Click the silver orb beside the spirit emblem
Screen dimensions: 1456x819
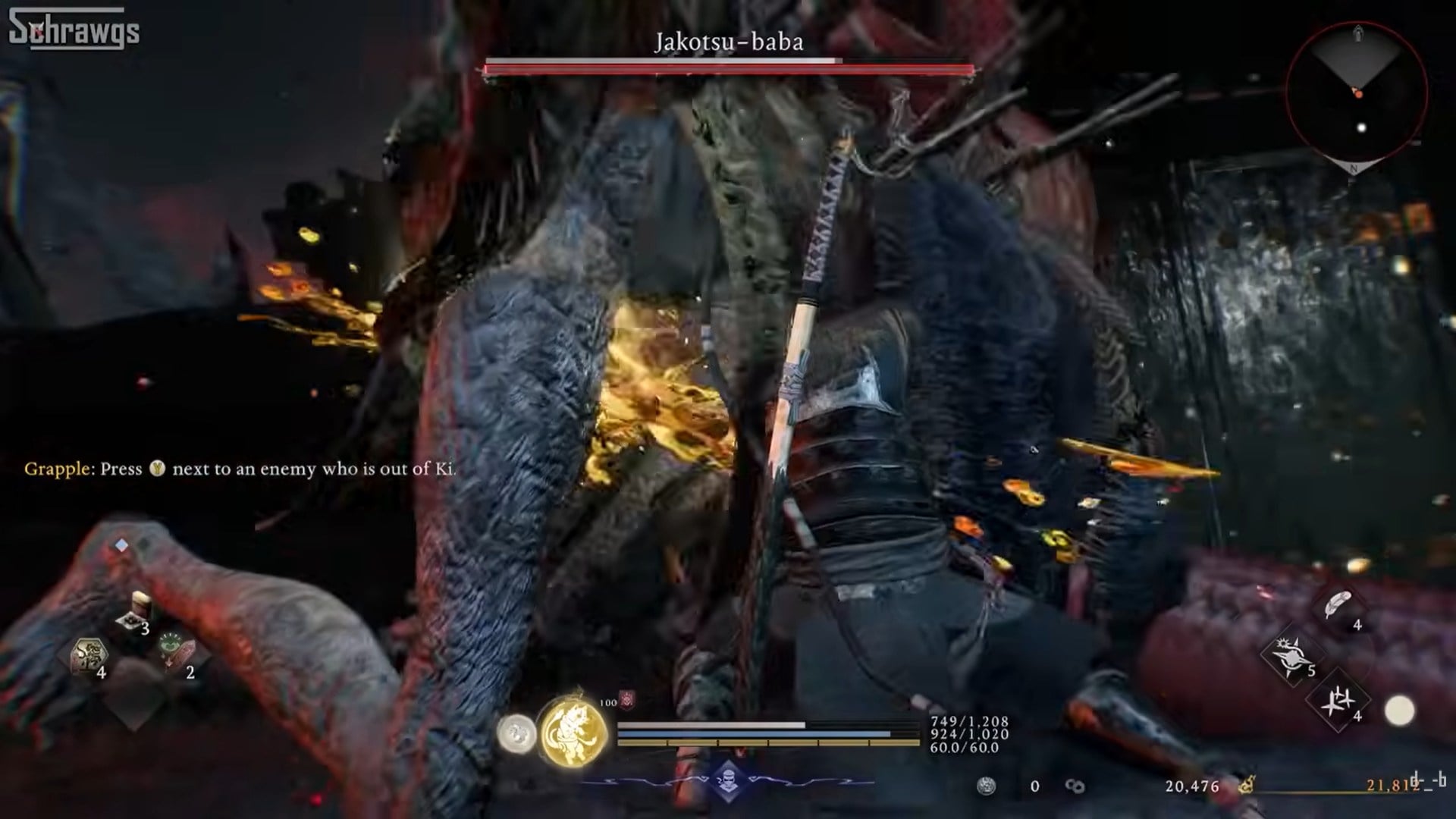tap(519, 734)
